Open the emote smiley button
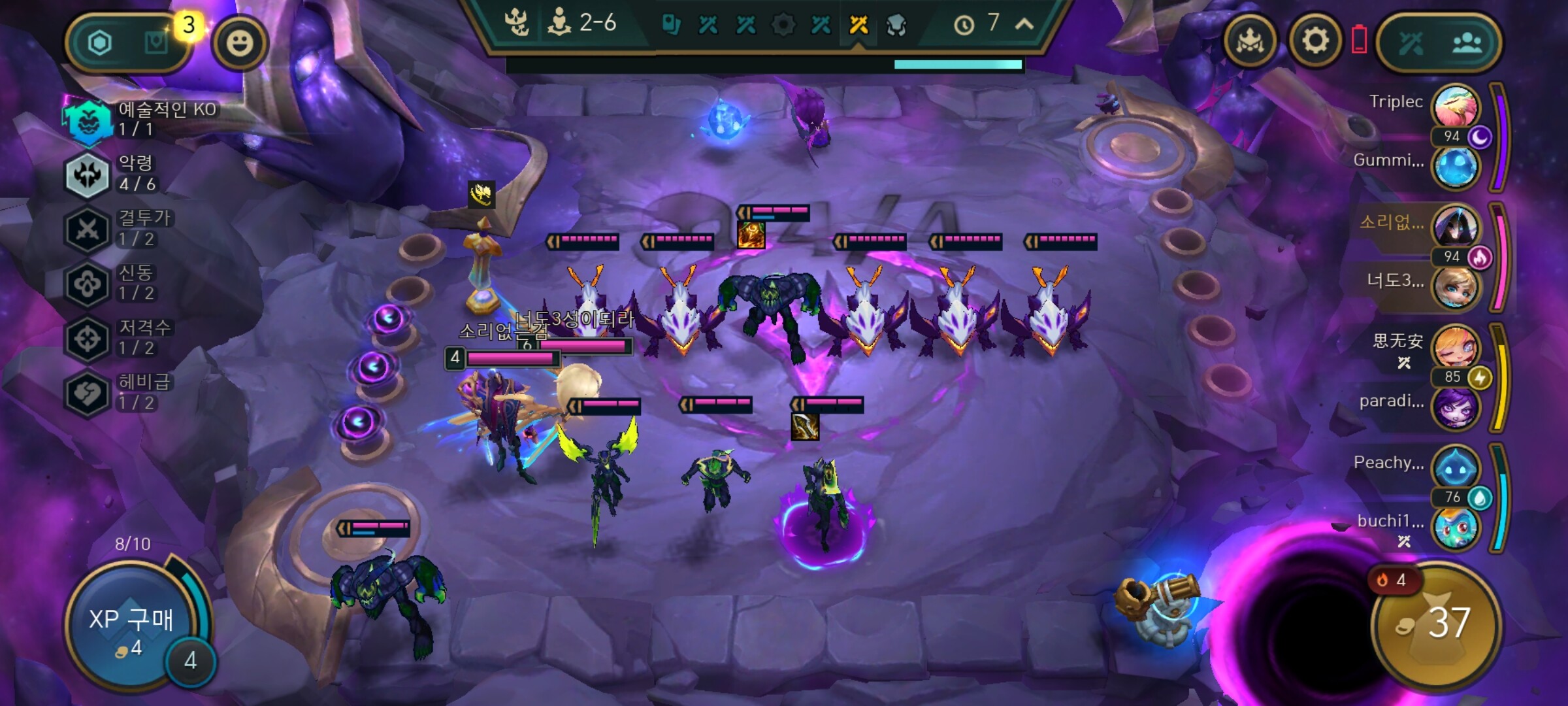1568x706 pixels. click(240, 43)
